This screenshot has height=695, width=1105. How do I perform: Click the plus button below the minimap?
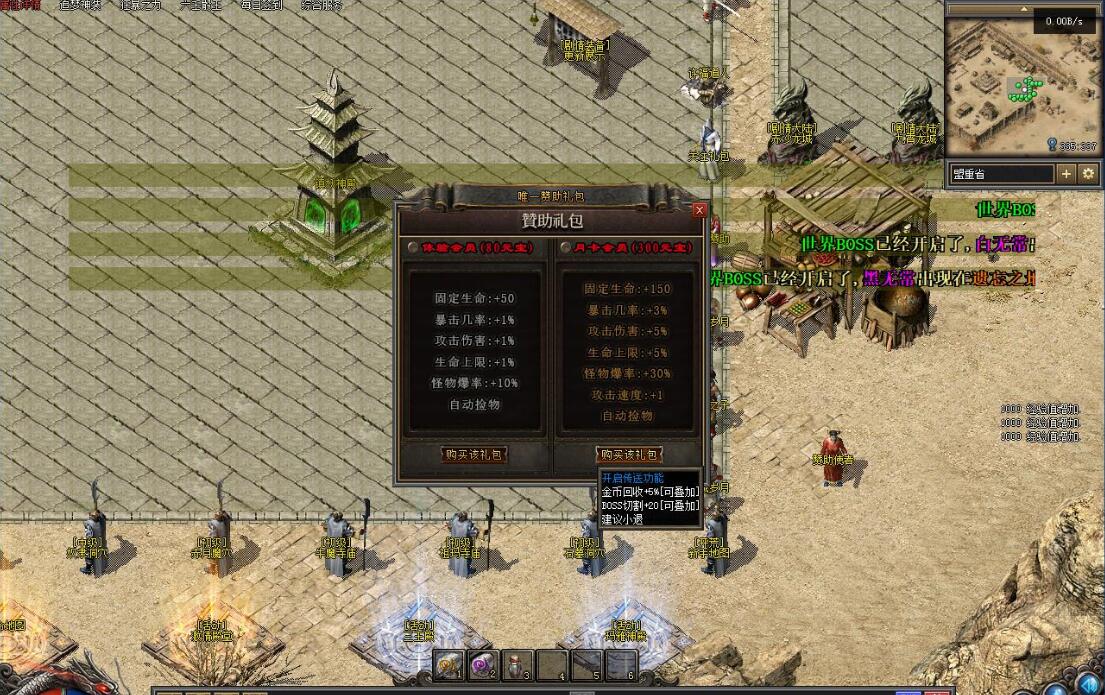(1066, 174)
